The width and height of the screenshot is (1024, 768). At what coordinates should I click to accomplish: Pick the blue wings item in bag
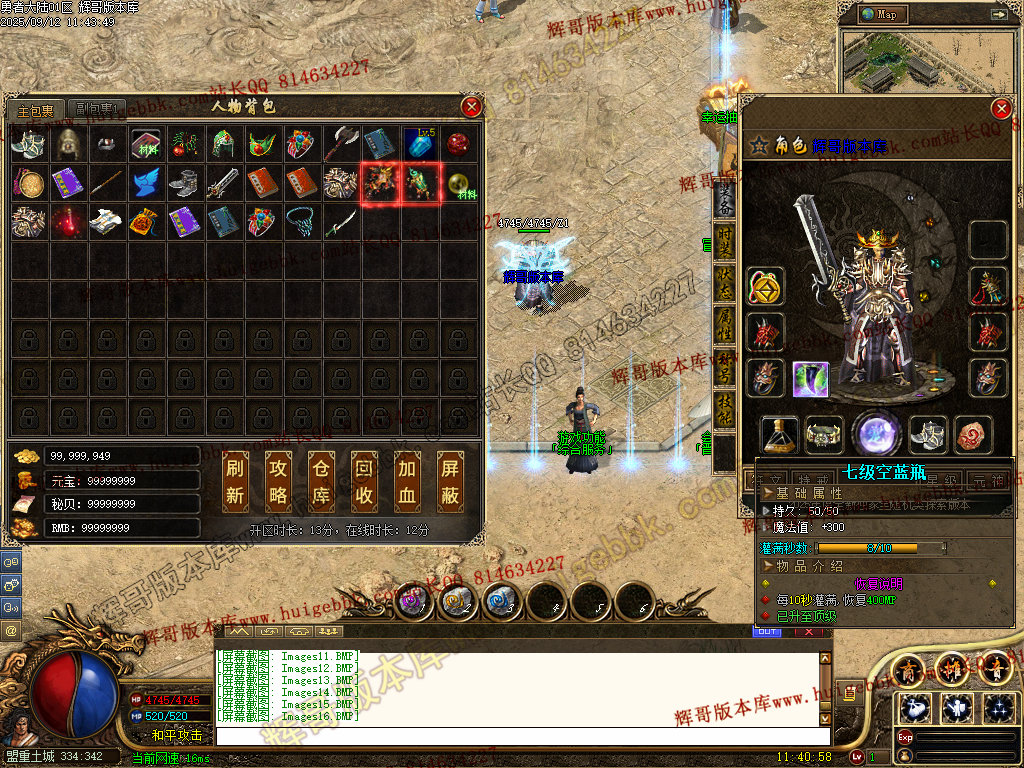[146, 184]
